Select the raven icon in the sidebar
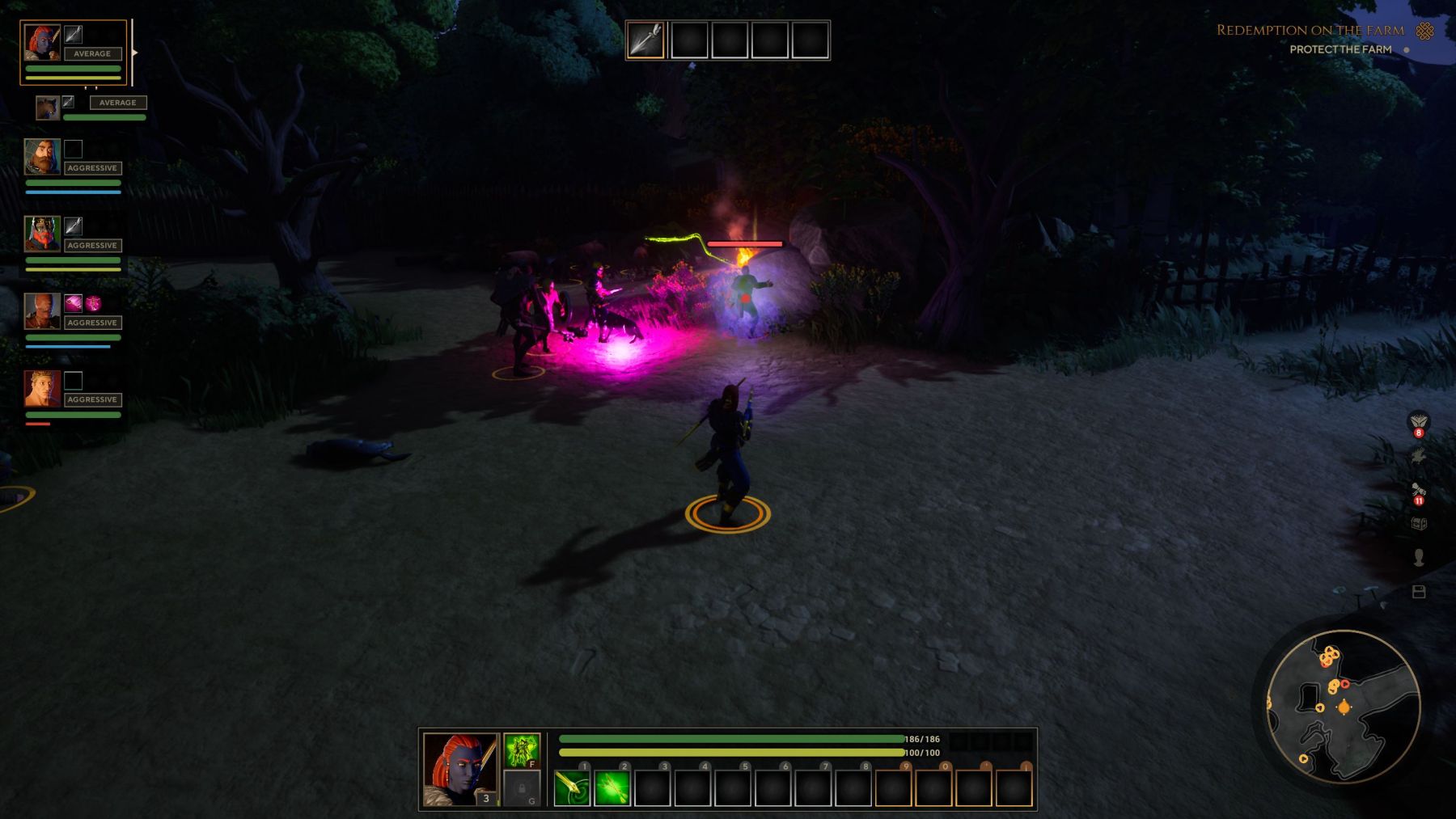 (1418, 456)
